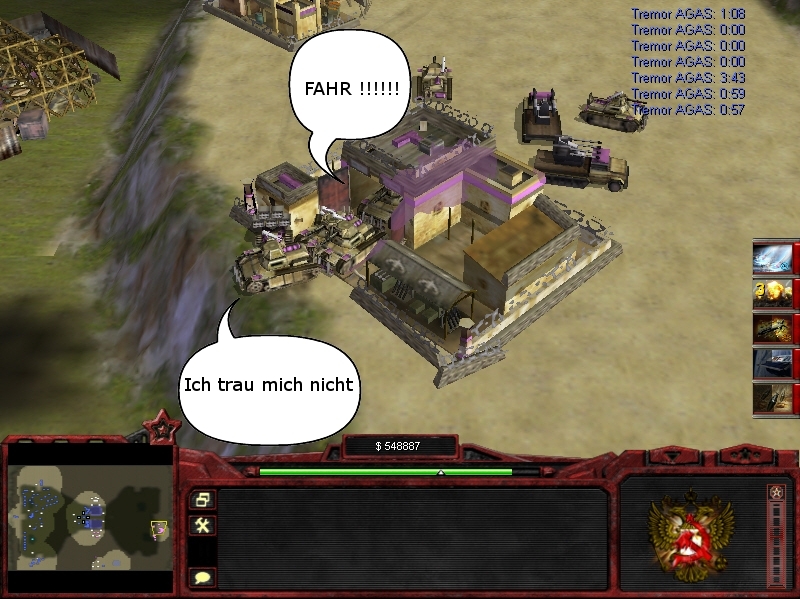Open chat with the speech bubble button
The width and height of the screenshot is (800, 600).
(202, 577)
